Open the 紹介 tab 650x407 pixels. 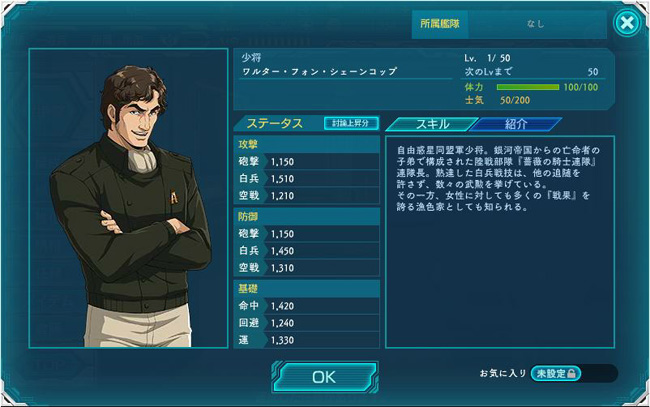pos(516,124)
